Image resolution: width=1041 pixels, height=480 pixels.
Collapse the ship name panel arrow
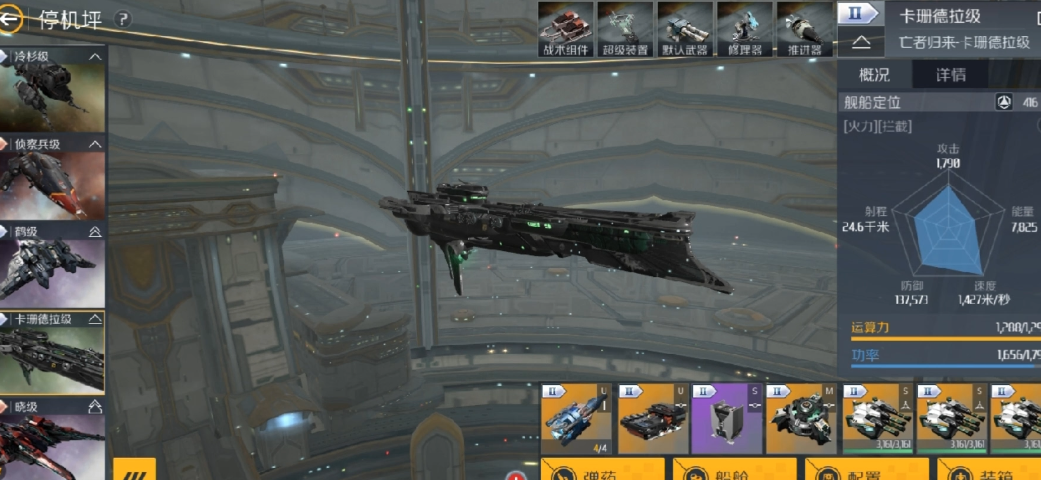coord(862,43)
